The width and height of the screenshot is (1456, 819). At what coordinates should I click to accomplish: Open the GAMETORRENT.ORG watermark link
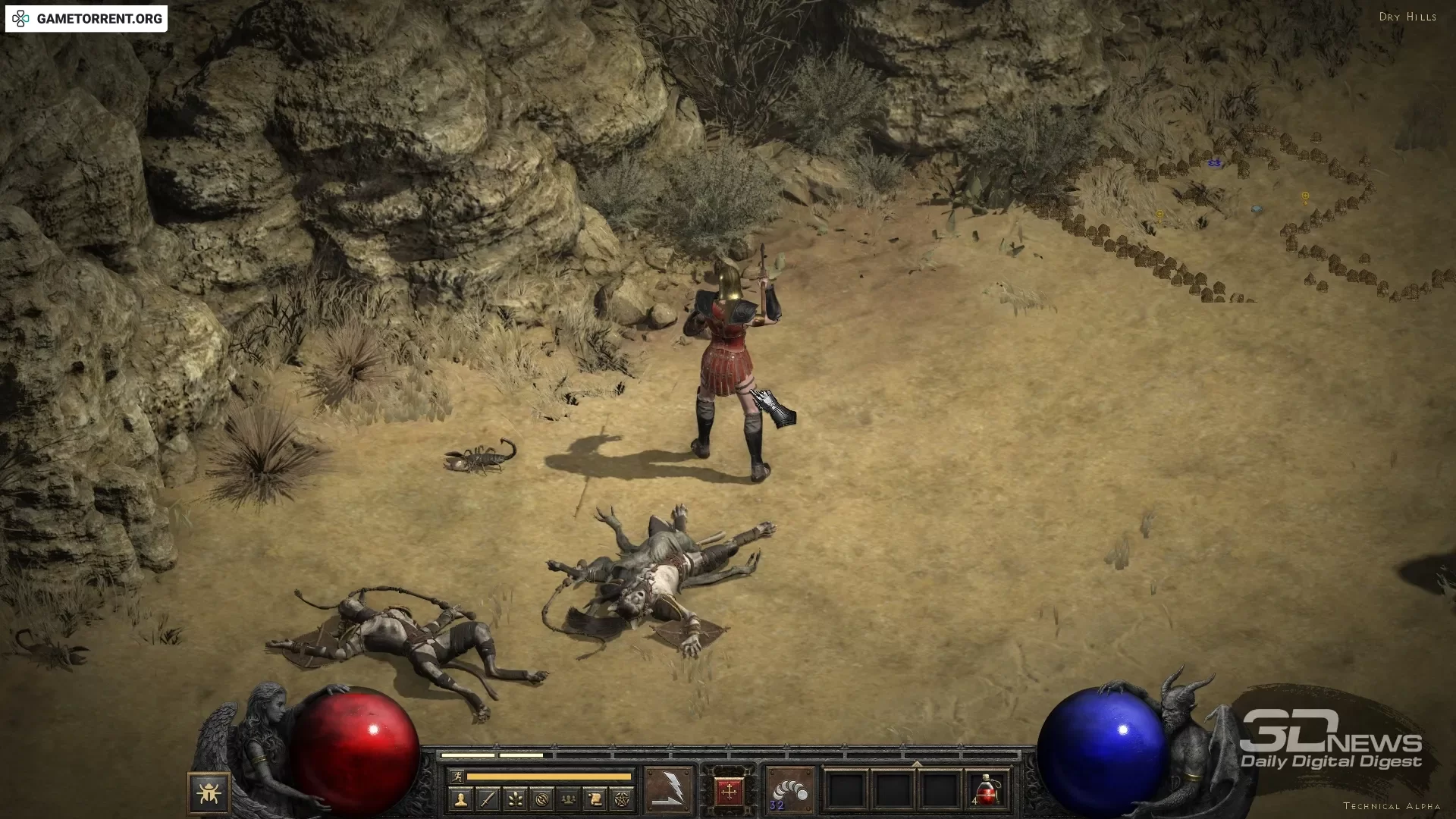[x=86, y=19]
